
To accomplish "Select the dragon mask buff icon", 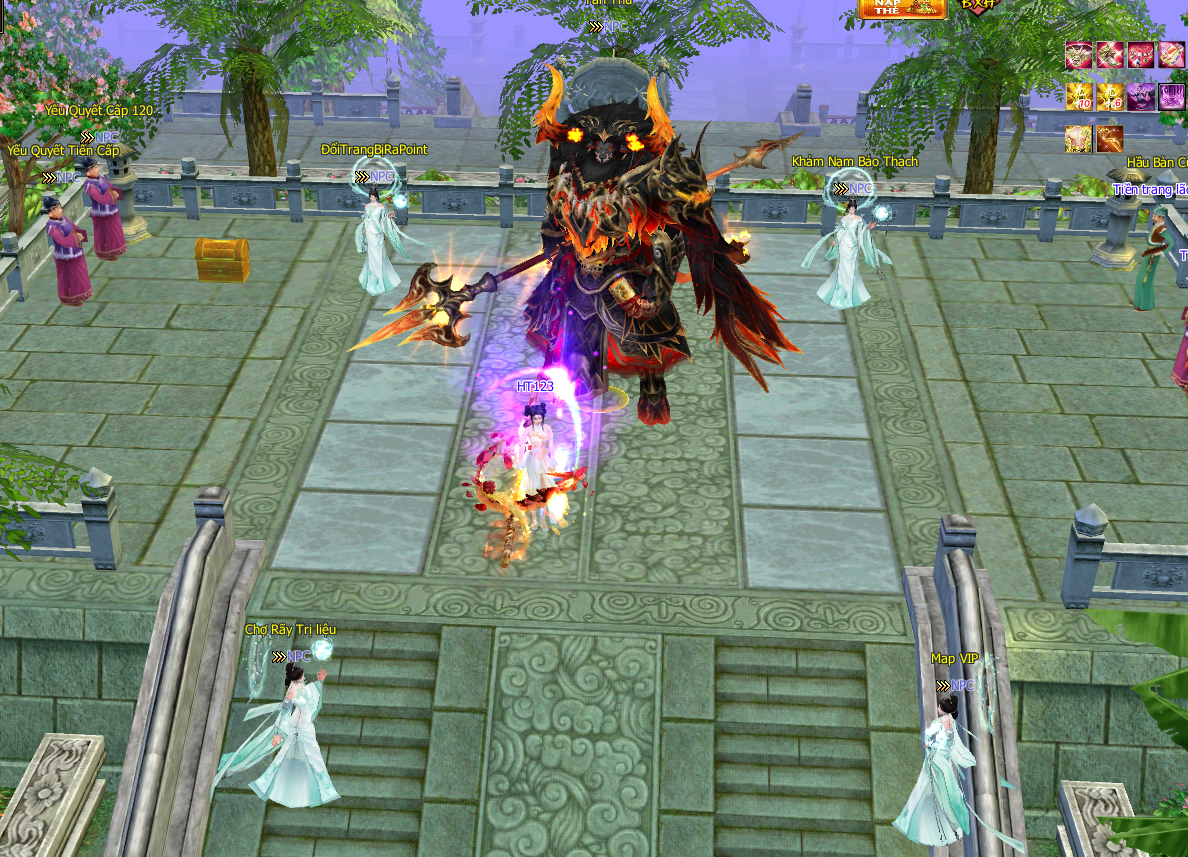I will [x=1079, y=55].
